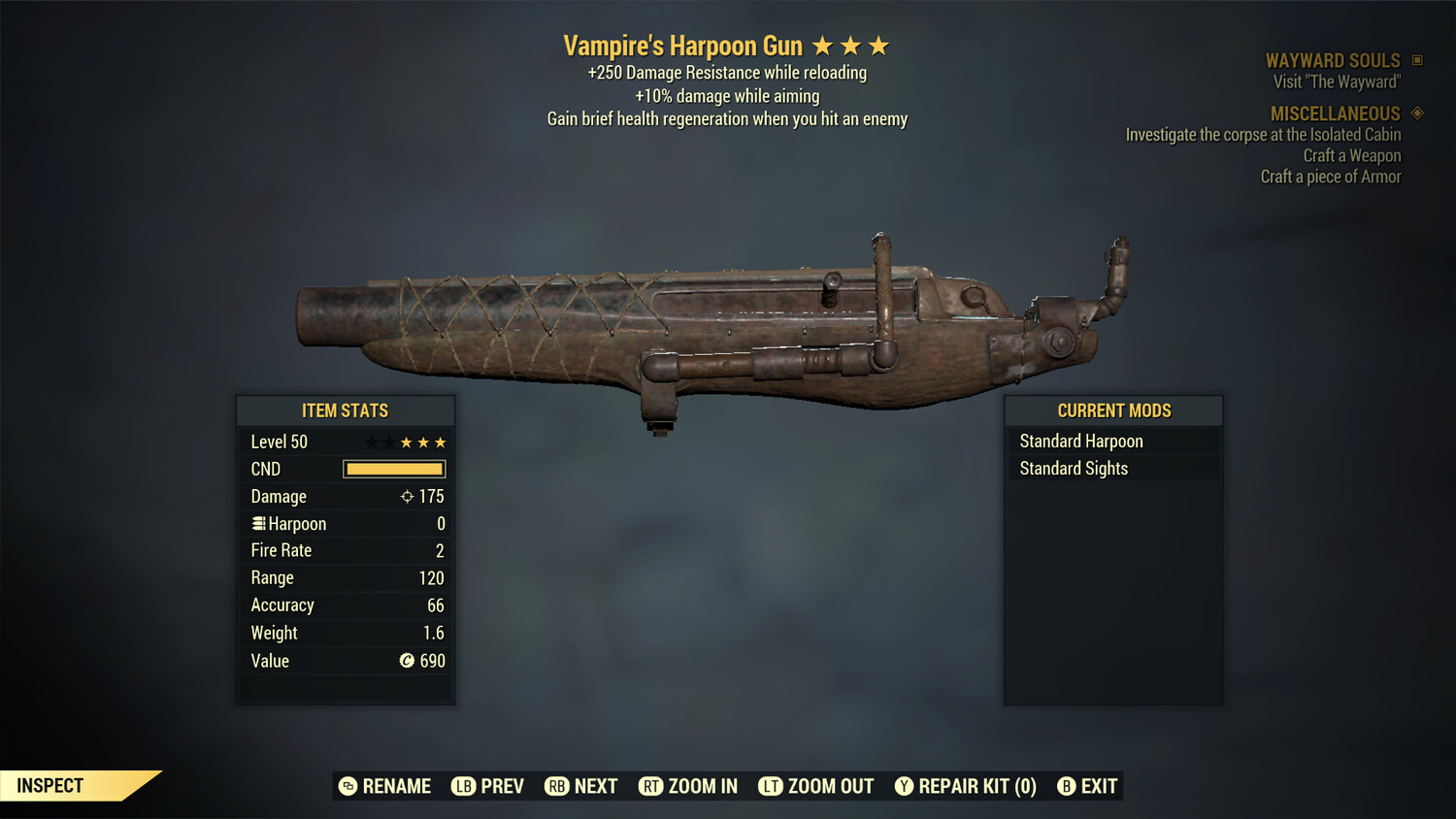The image size is (1456, 819).
Task: Click the caps coin icon next to Value 690
Action: click(407, 661)
